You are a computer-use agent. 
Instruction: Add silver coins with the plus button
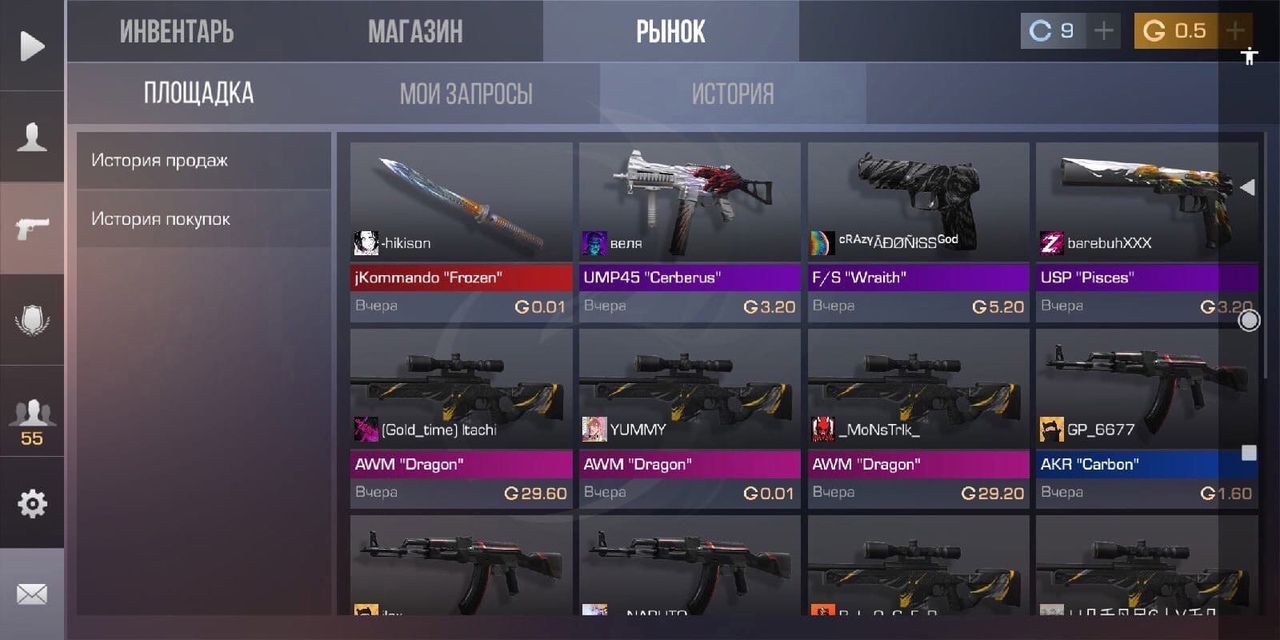point(1103,31)
